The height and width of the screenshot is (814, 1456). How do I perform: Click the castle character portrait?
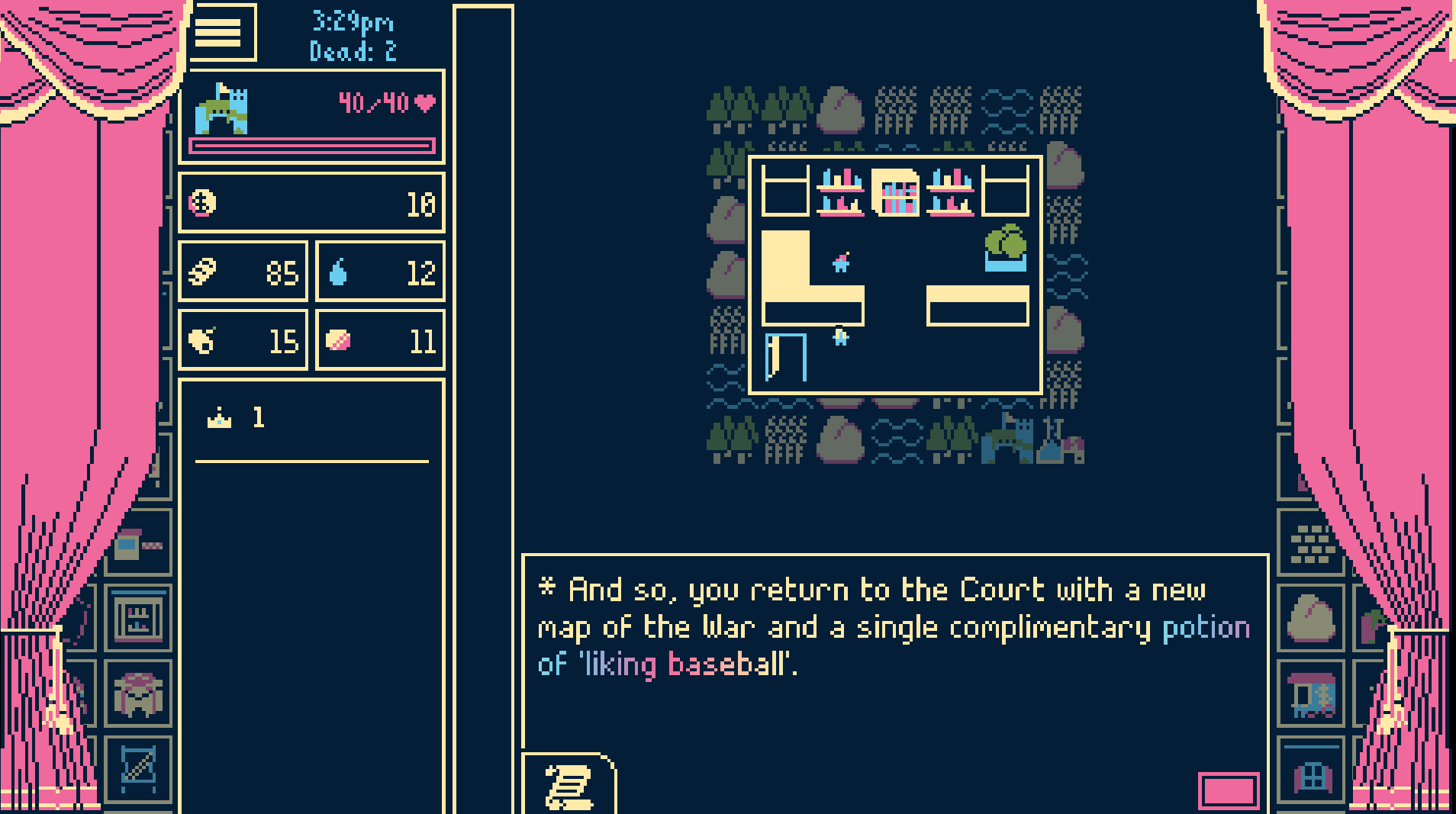pos(222,109)
